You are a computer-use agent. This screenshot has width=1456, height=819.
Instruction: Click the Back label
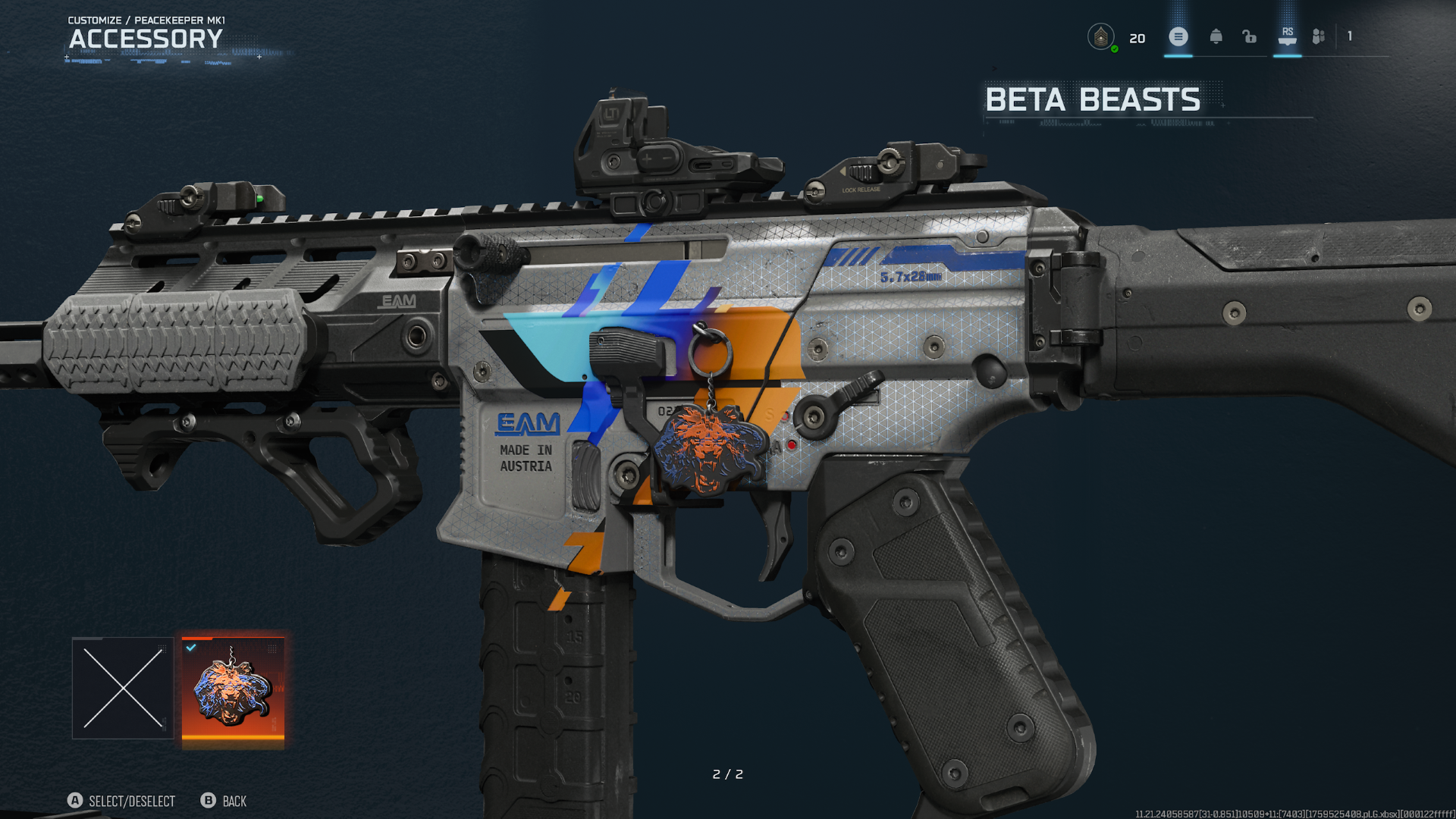coord(234,801)
